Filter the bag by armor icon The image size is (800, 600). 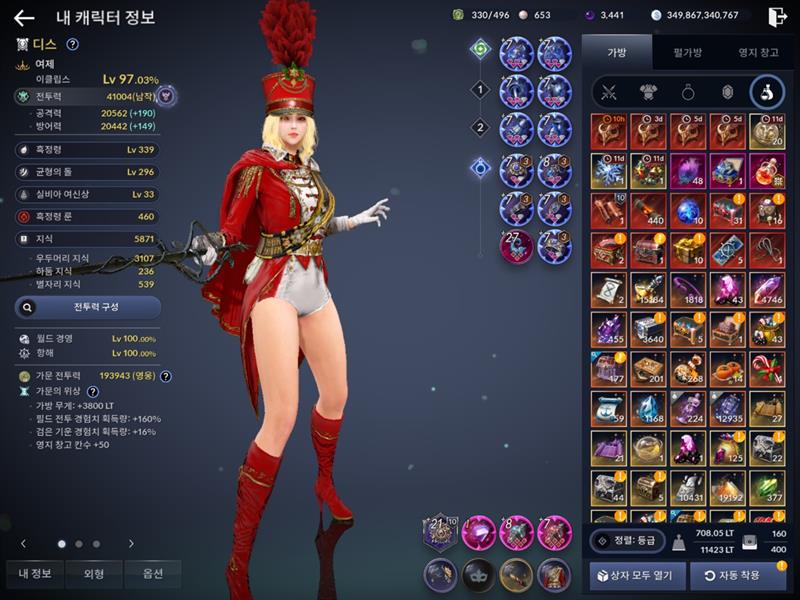coord(647,93)
